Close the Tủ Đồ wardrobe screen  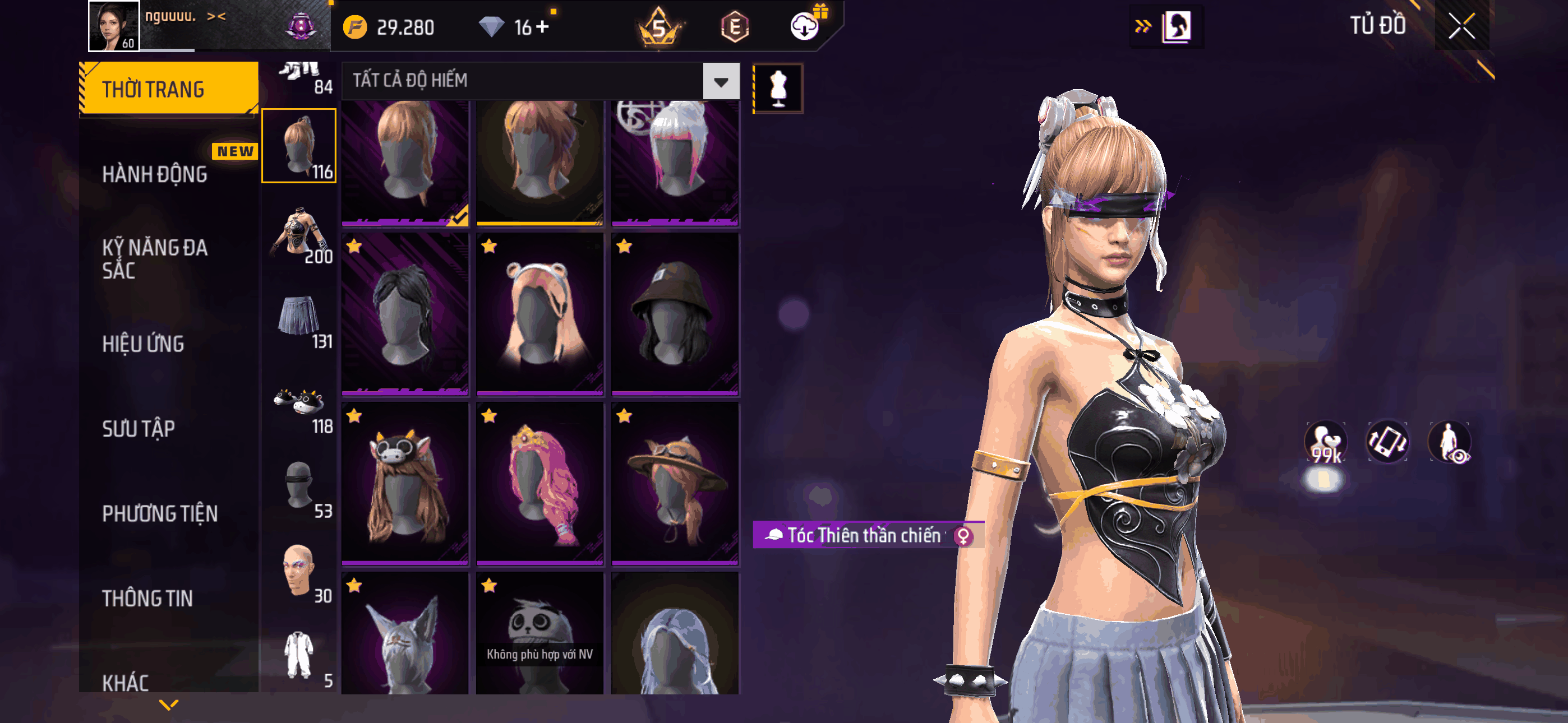pos(1461,26)
